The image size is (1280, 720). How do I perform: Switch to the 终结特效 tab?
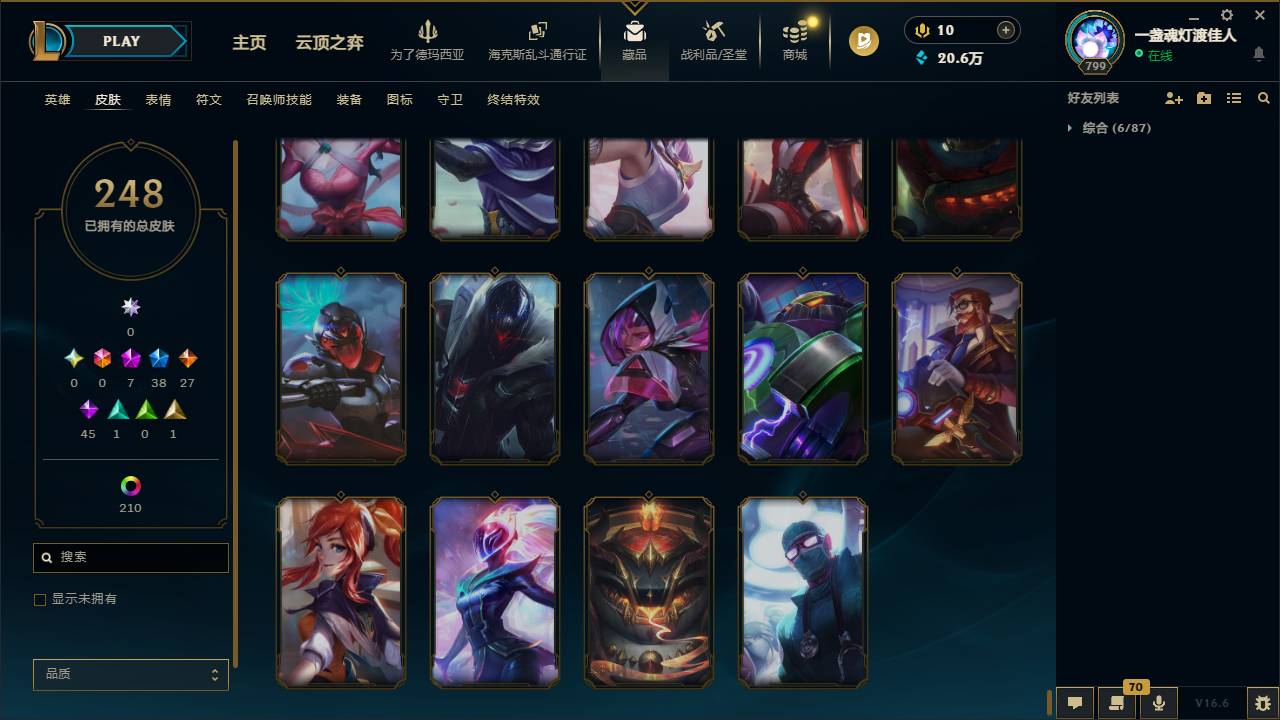[x=514, y=100]
